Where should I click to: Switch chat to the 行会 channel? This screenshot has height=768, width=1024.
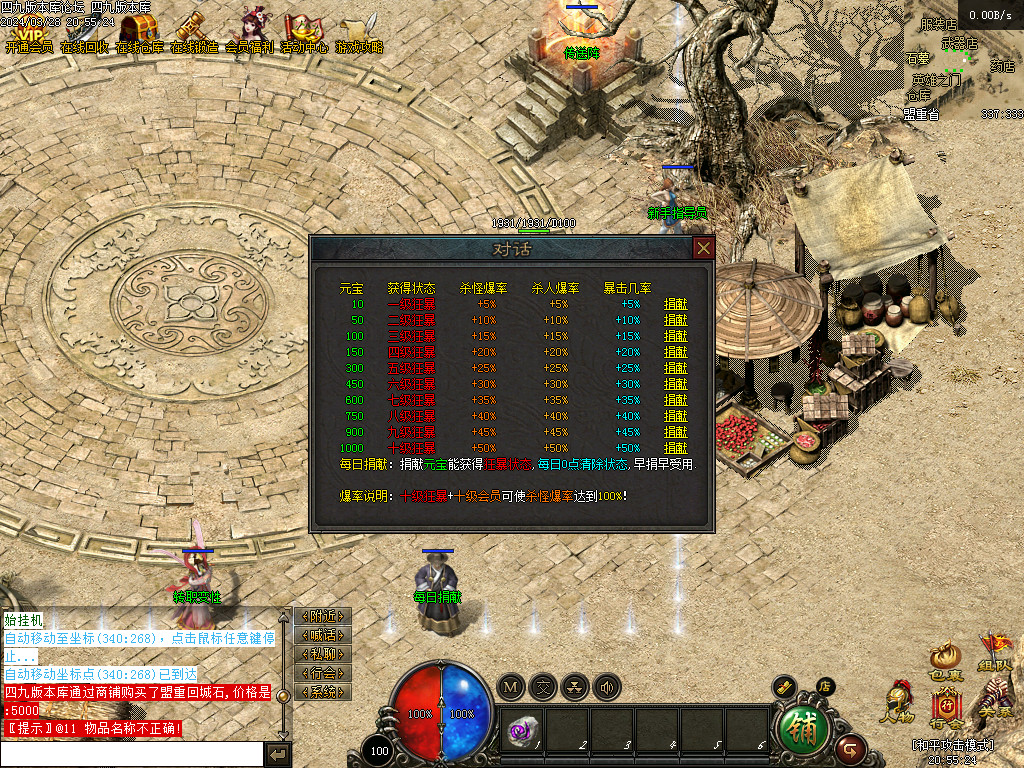(x=323, y=673)
